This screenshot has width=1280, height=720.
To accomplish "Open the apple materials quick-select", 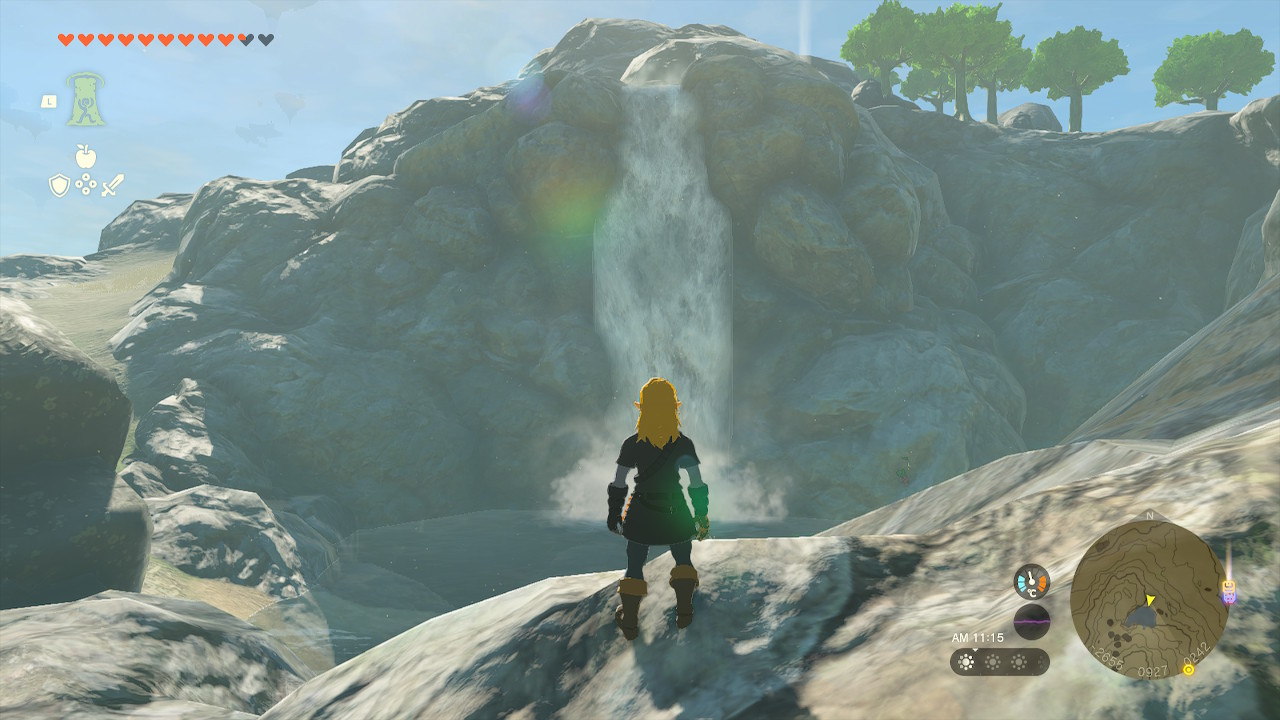I will (x=85, y=156).
